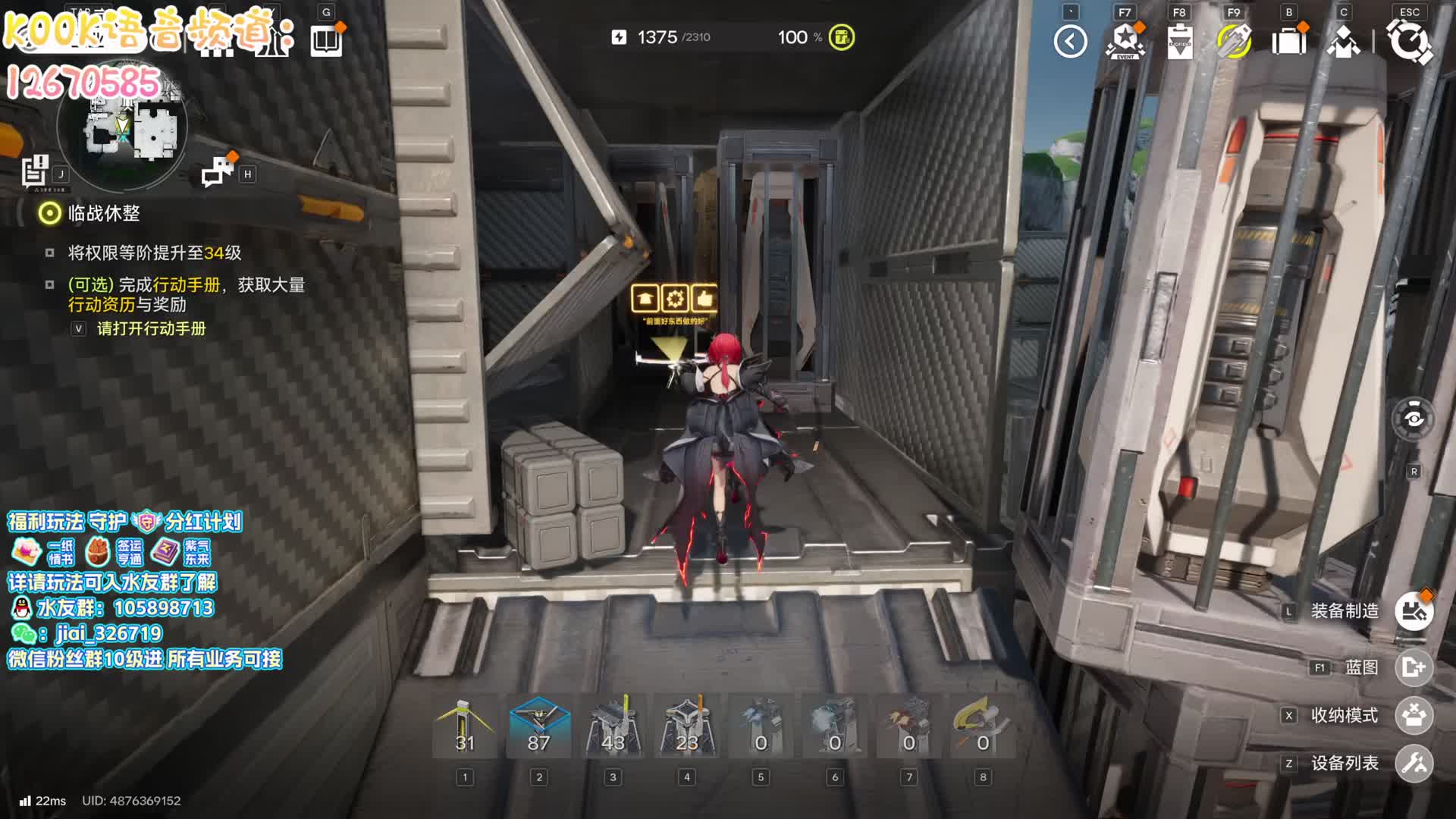
Task: Open 装备制造 equipment crafting
Action: pos(1414,611)
